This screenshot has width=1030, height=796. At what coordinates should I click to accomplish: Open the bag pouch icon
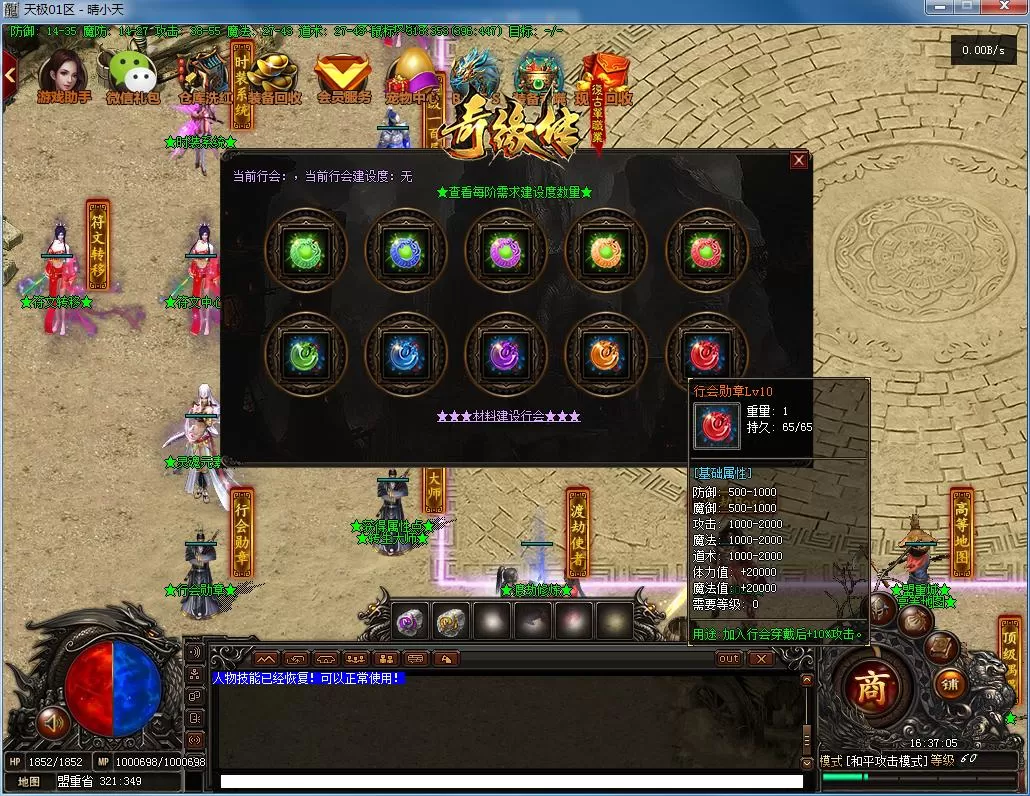pyautogui.click(x=914, y=621)
